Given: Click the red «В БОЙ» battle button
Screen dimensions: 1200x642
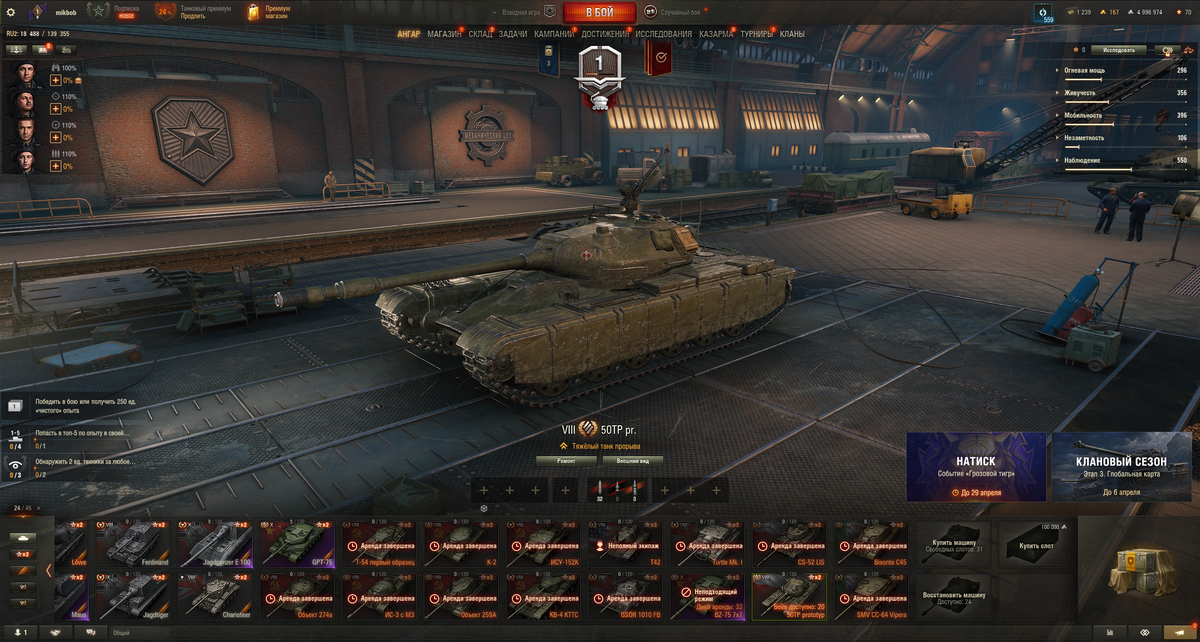Looking at the screenshot, I should coord(599,12).
